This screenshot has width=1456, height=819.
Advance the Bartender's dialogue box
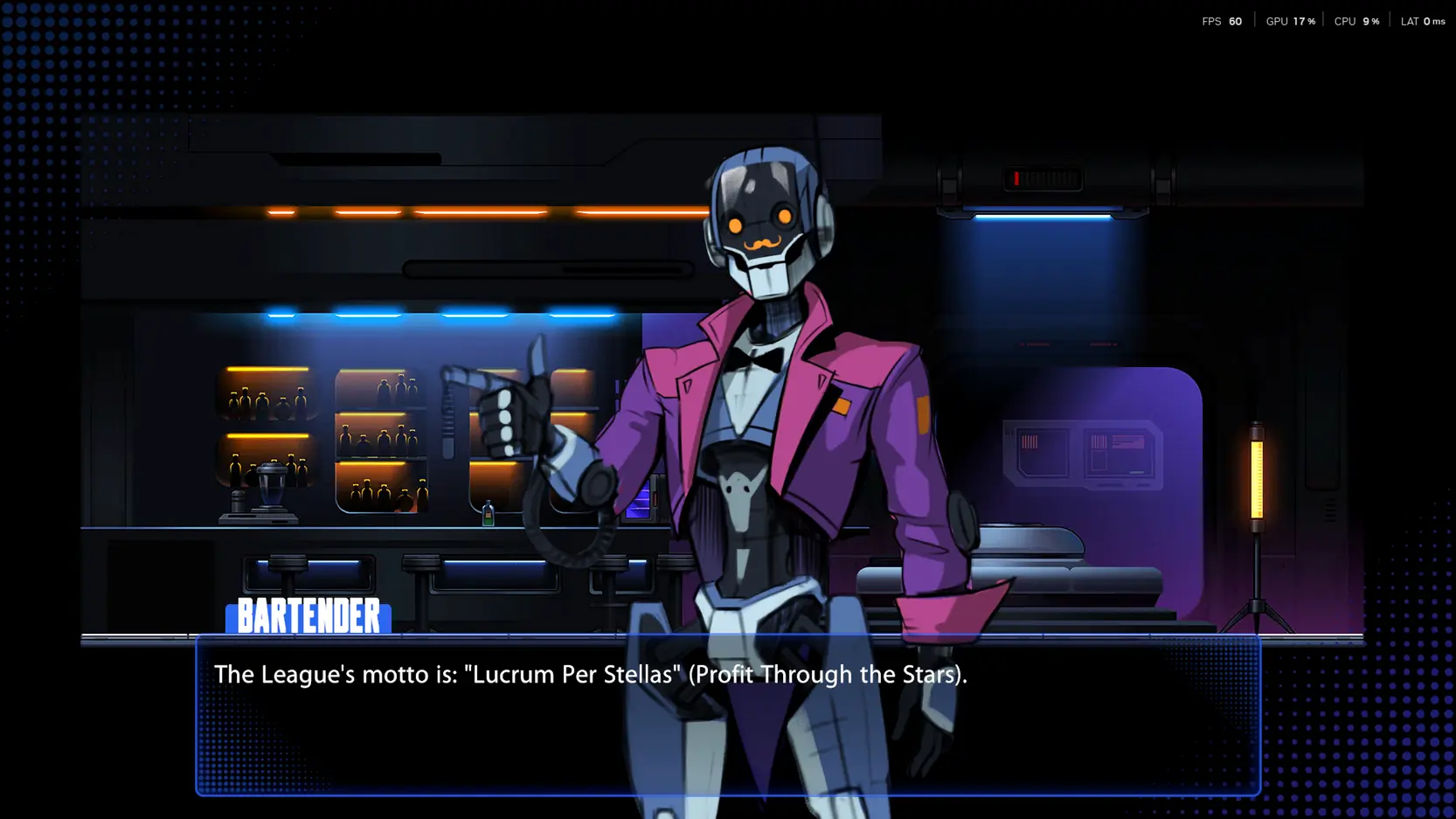tap(727, 715)
